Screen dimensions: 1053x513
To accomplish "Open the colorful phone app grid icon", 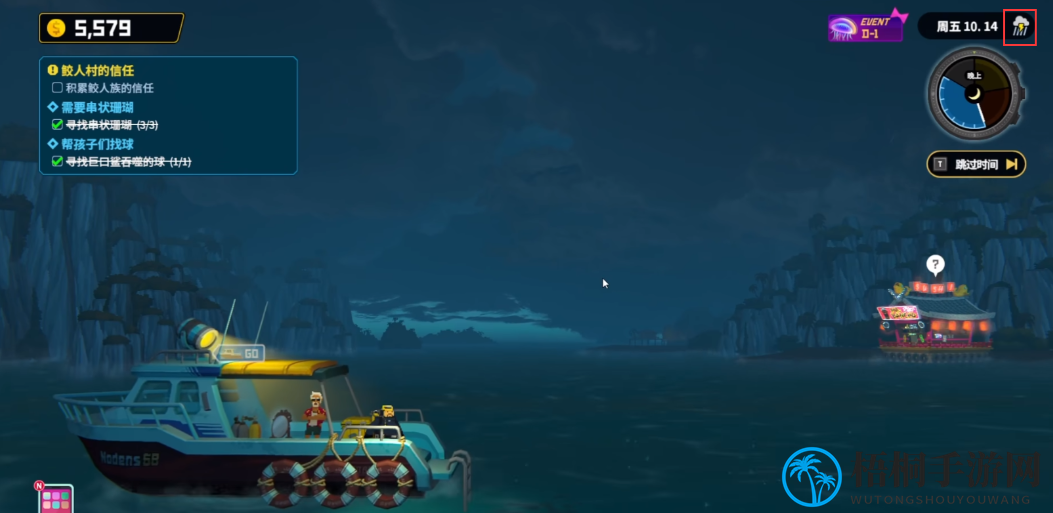I will (56, 498).
